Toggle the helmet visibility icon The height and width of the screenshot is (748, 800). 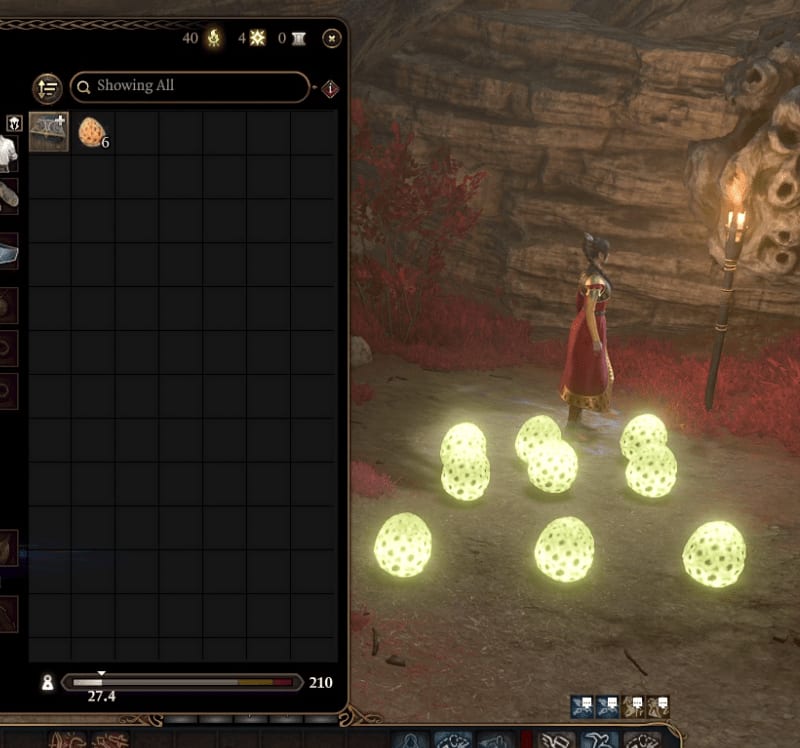[x=14, y=124]
